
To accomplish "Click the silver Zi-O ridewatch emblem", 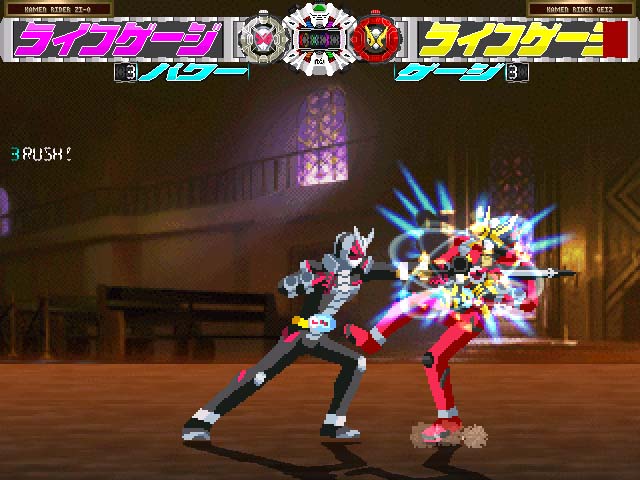I will click(x=260, y=39).
